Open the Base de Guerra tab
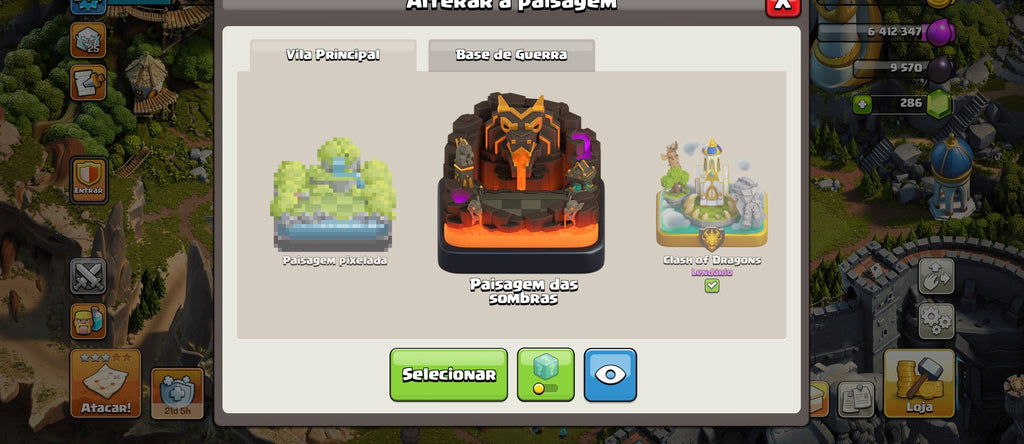 (511, 55)
